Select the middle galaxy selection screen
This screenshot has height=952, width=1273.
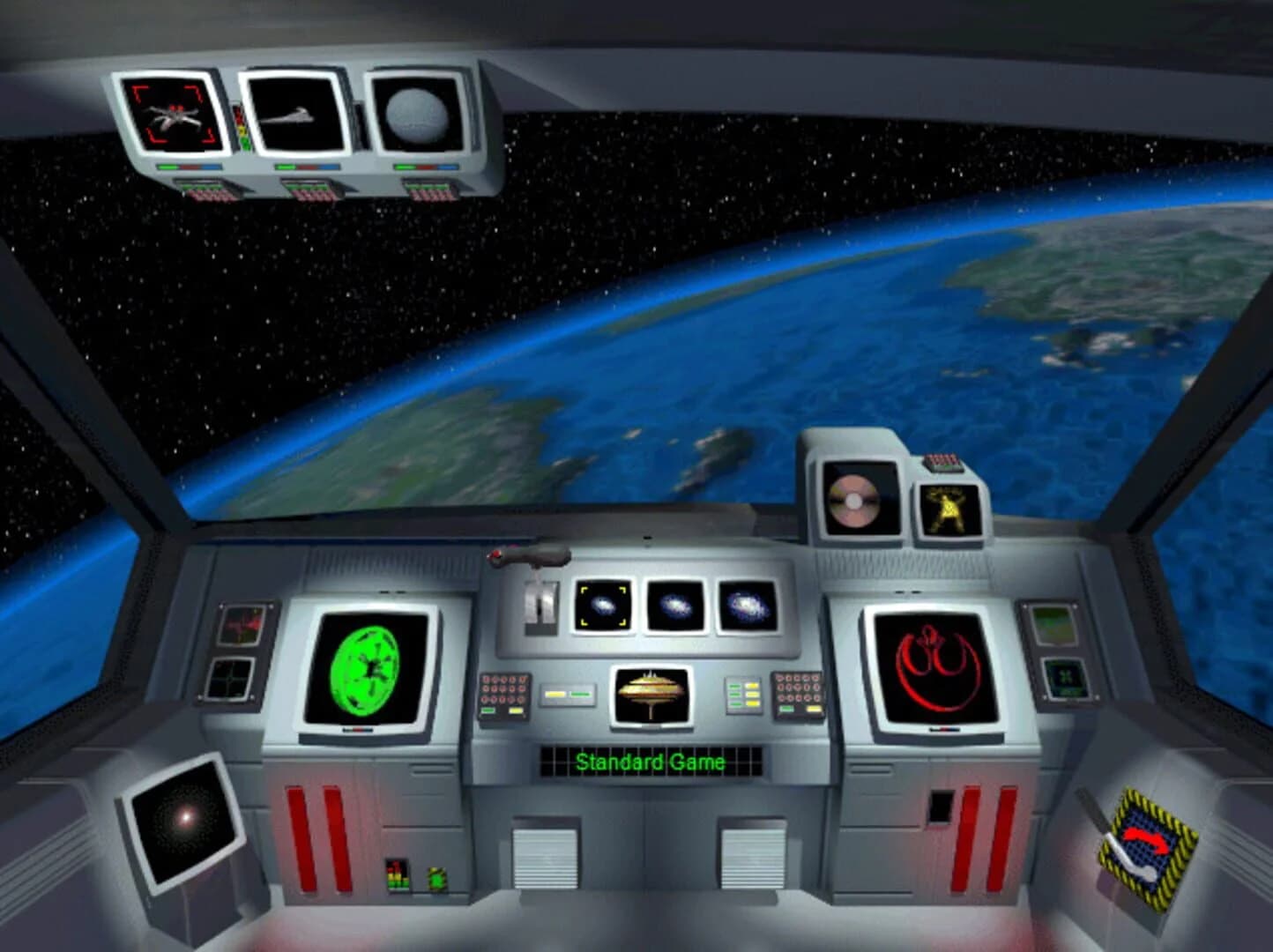click(x=676, y=606)
